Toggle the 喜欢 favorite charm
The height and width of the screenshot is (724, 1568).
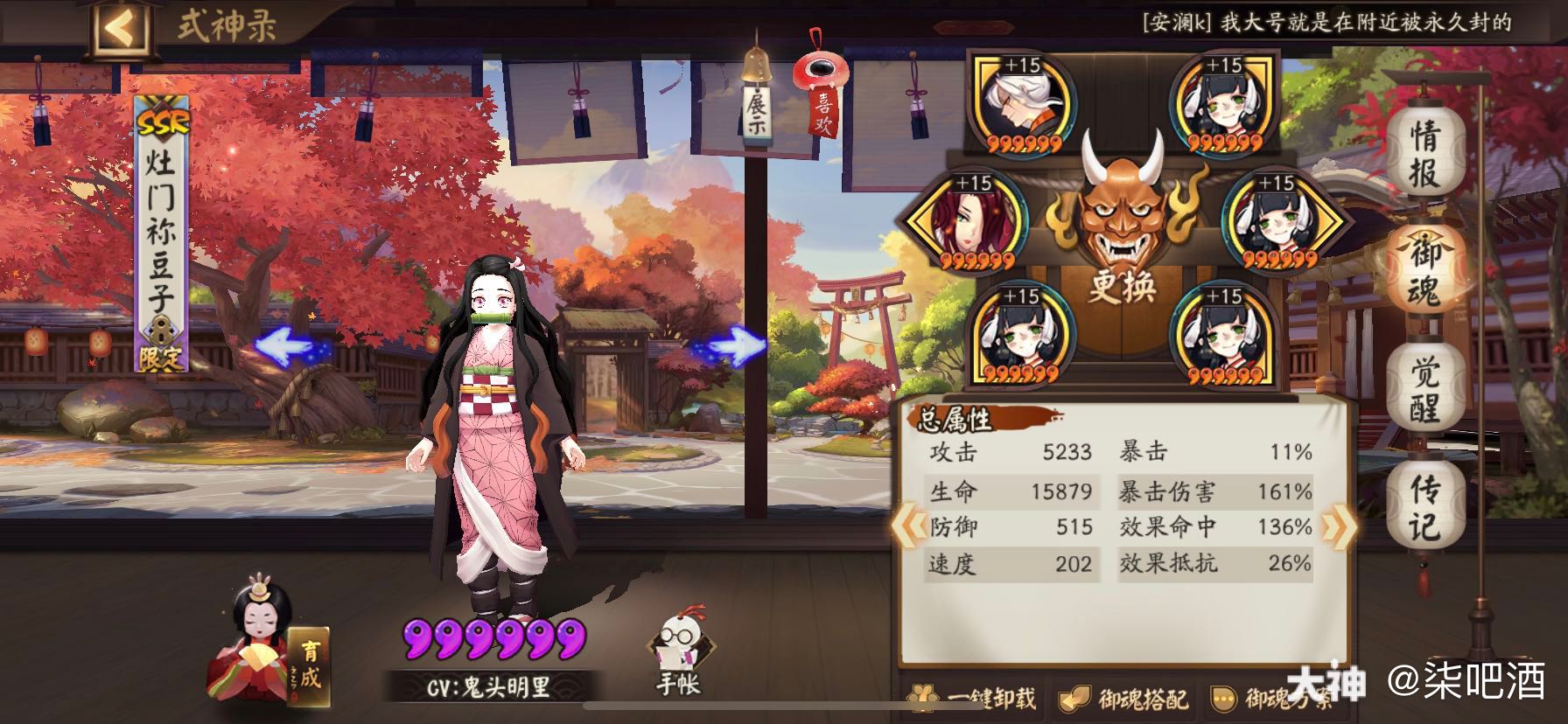tap(821, 96)
